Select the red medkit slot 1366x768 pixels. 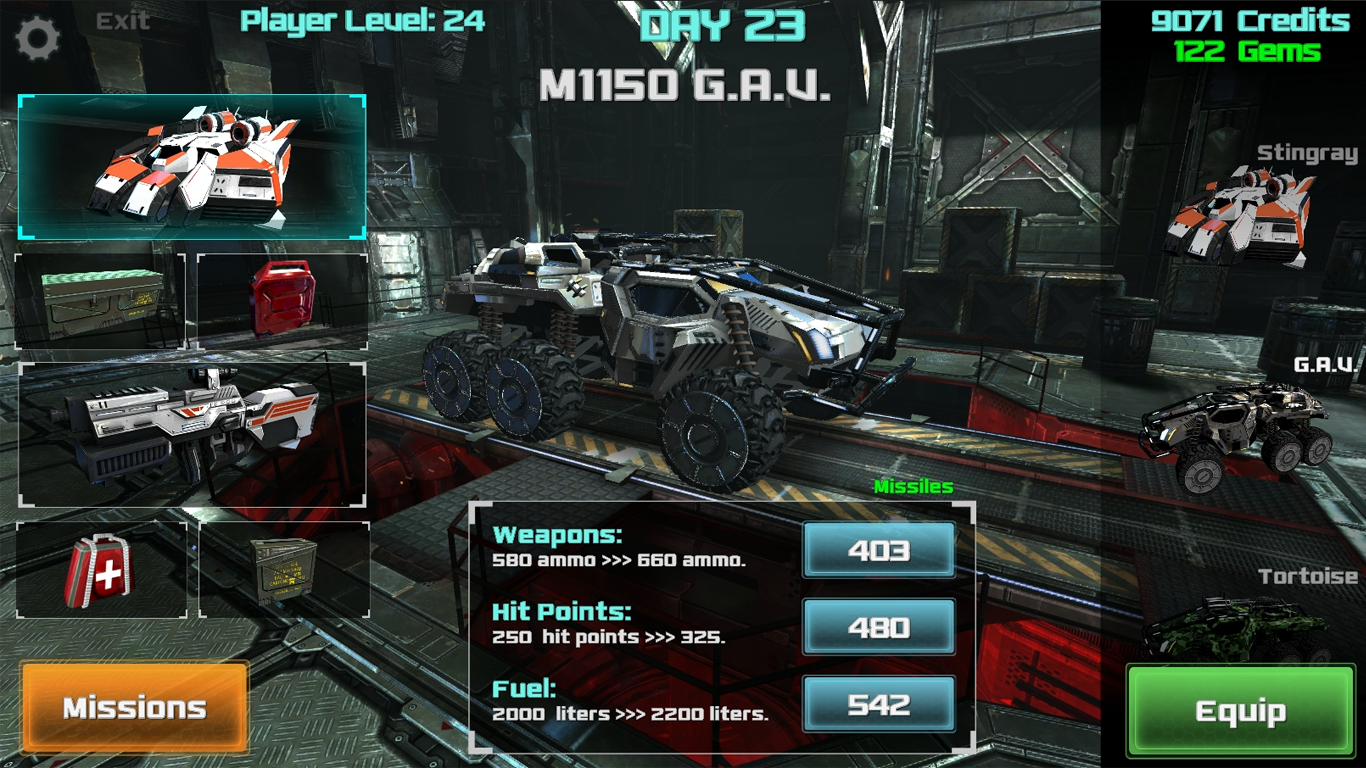(x=101, y=570)
